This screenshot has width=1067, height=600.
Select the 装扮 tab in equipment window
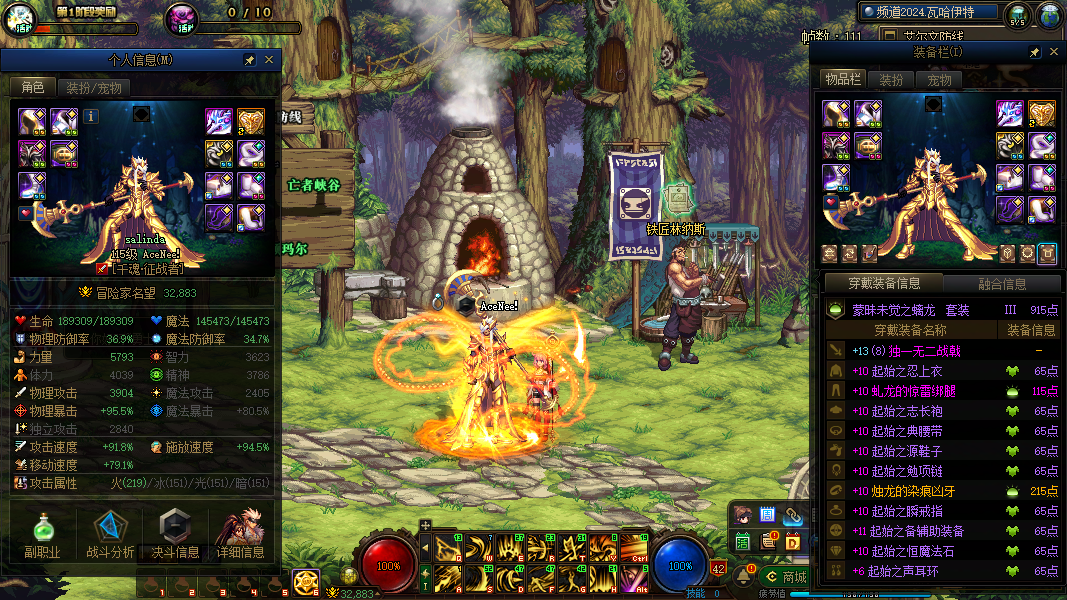pos(891,80)
